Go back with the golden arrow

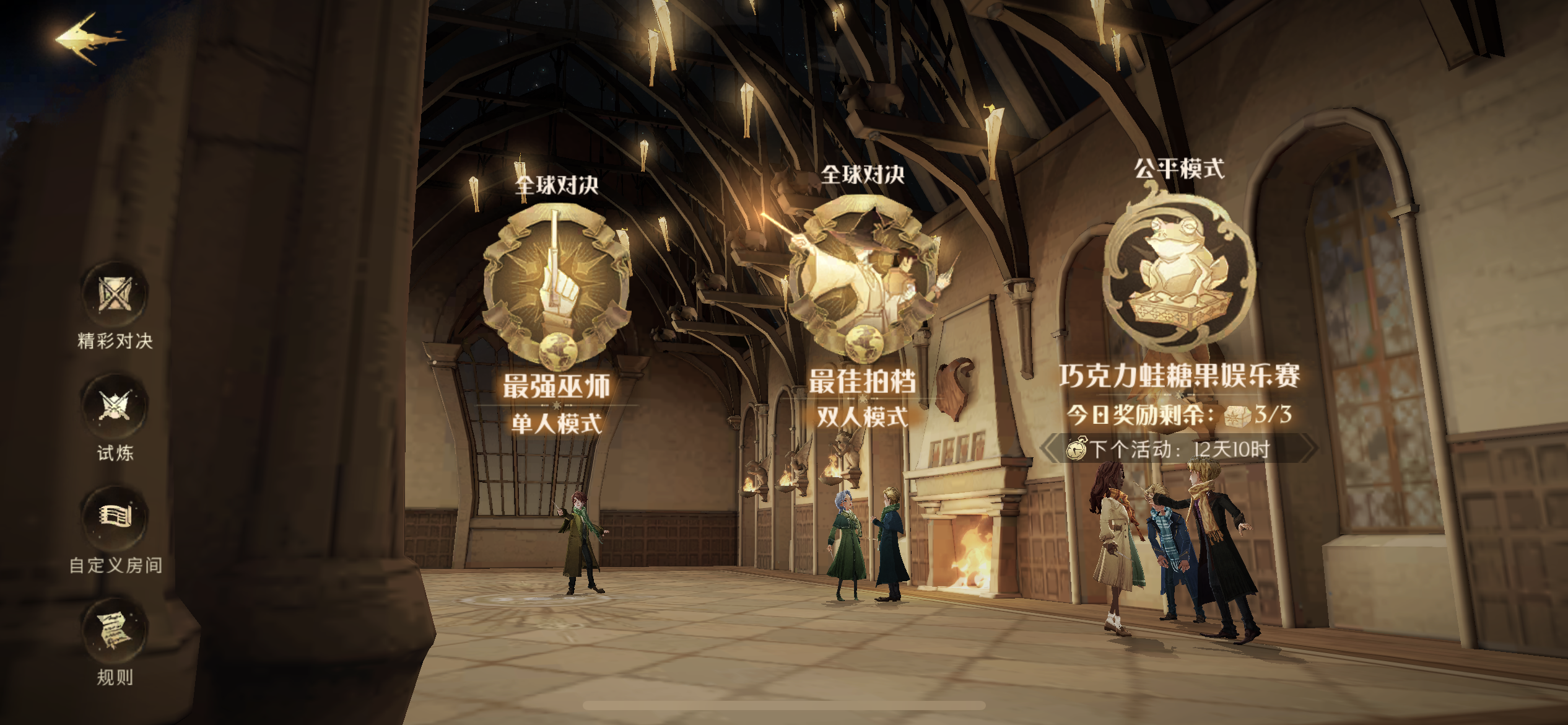(89, 39)
